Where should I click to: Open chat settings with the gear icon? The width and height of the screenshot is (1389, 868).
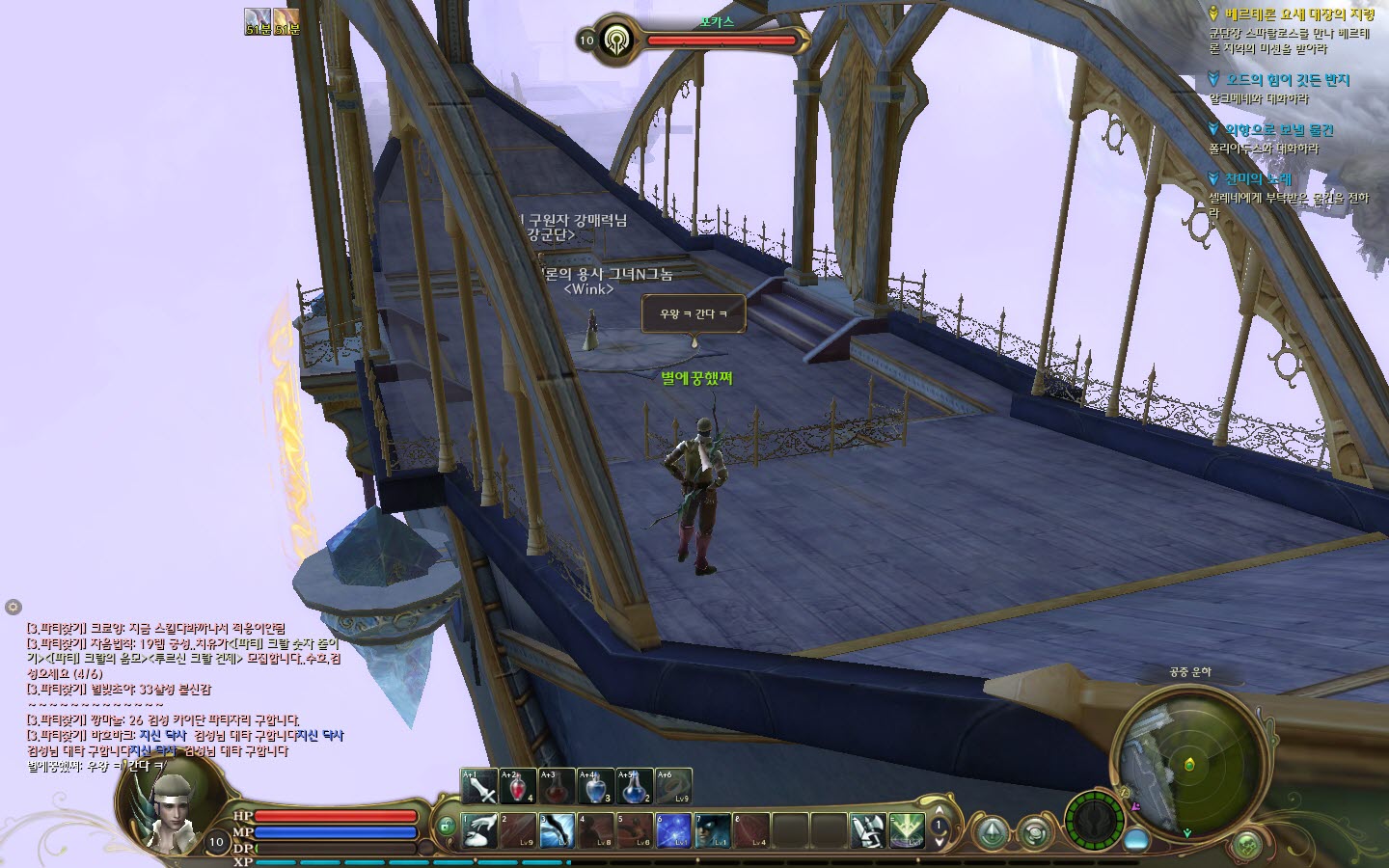click(x=13, y=607)
